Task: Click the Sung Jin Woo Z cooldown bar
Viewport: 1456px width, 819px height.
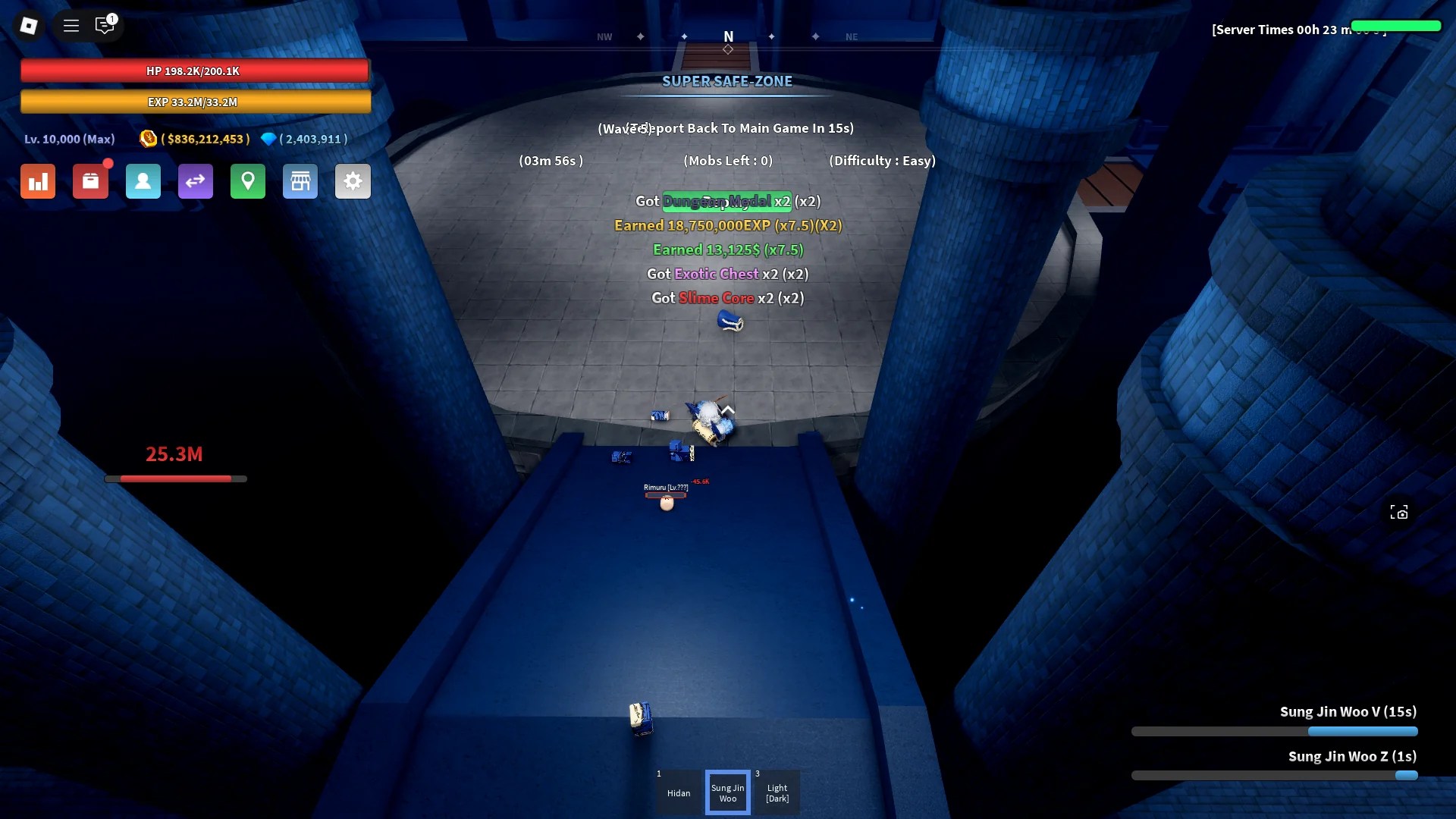Action: pyautogui.click(x=1274, y=776)
